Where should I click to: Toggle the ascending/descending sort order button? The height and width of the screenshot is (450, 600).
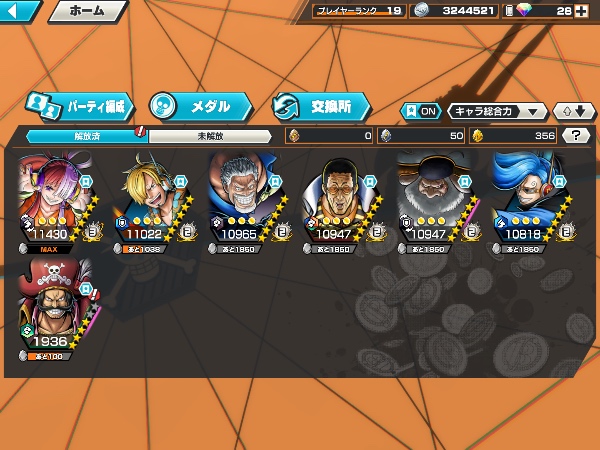575,111
